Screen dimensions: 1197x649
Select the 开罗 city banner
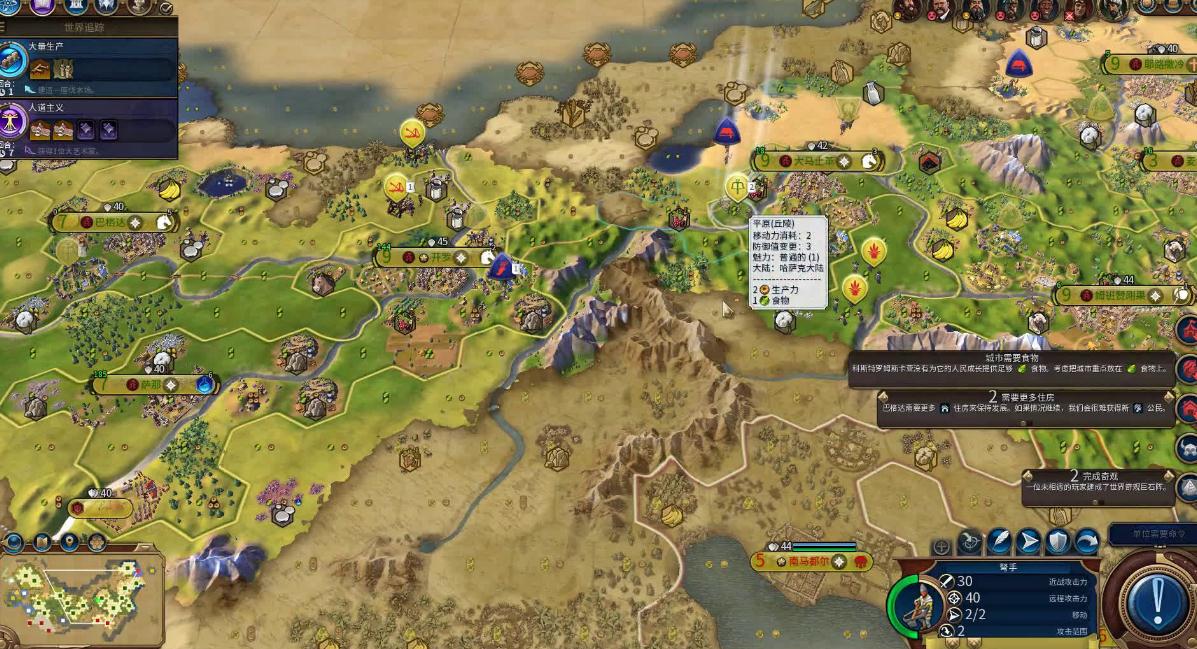point(436,258)
